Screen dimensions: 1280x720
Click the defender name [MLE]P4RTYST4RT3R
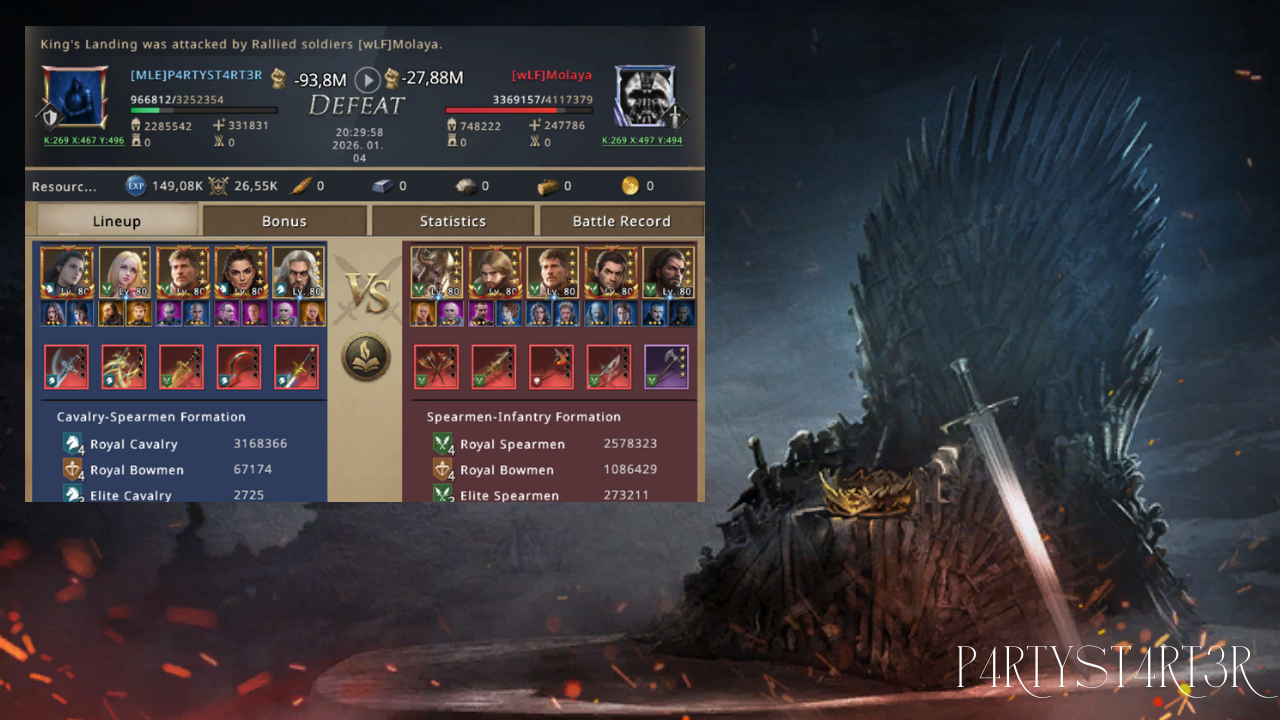[x=196, y=75]
